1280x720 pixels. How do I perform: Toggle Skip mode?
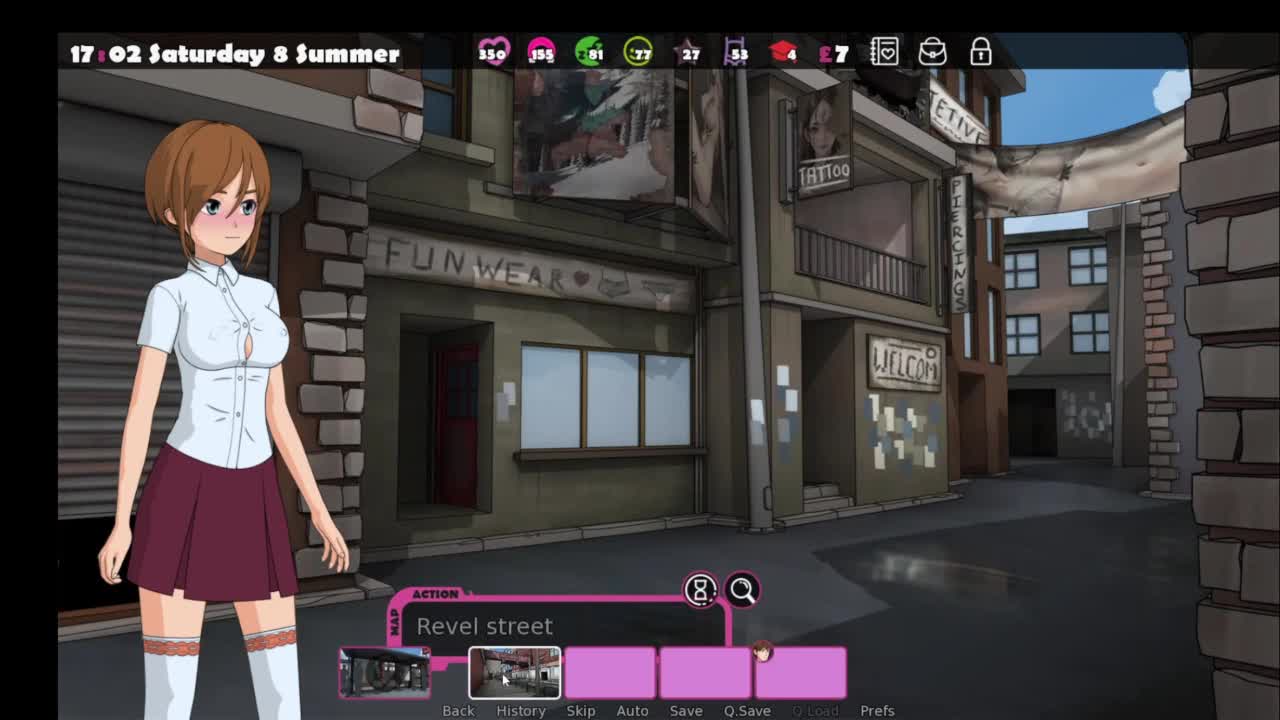click(581, 711)
